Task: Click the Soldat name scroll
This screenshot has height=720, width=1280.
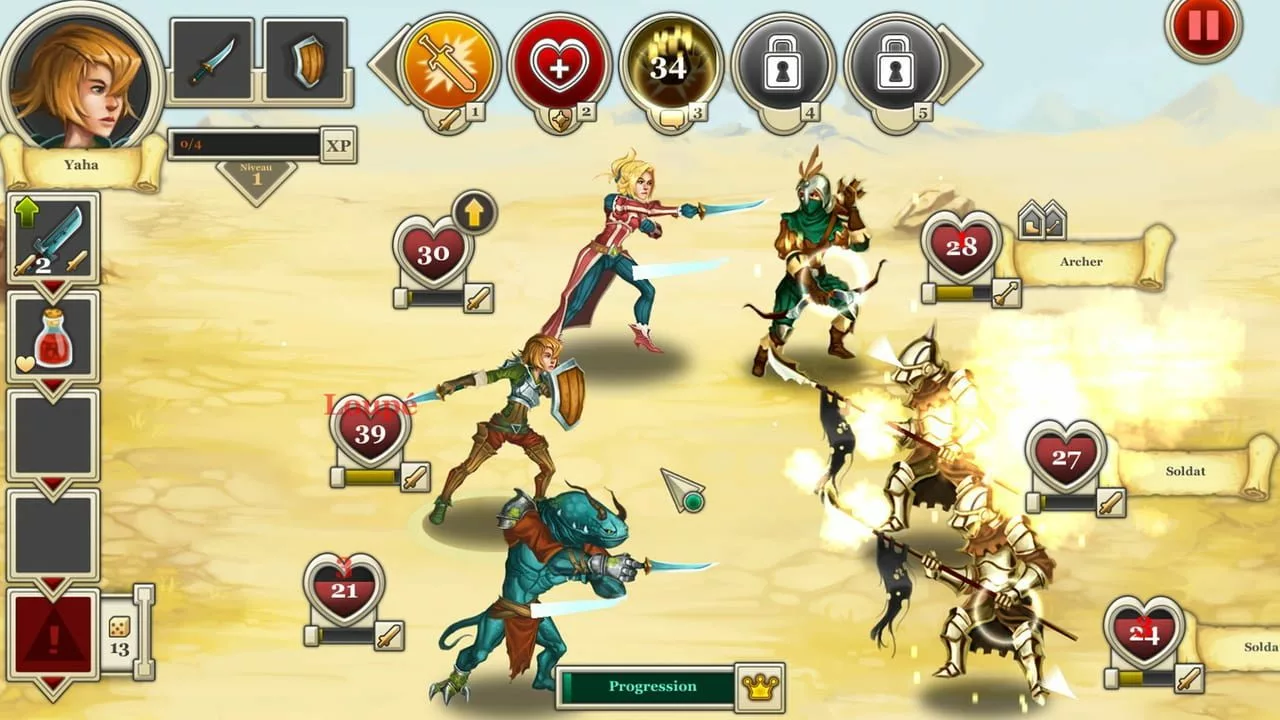Action: point(1187,471)
